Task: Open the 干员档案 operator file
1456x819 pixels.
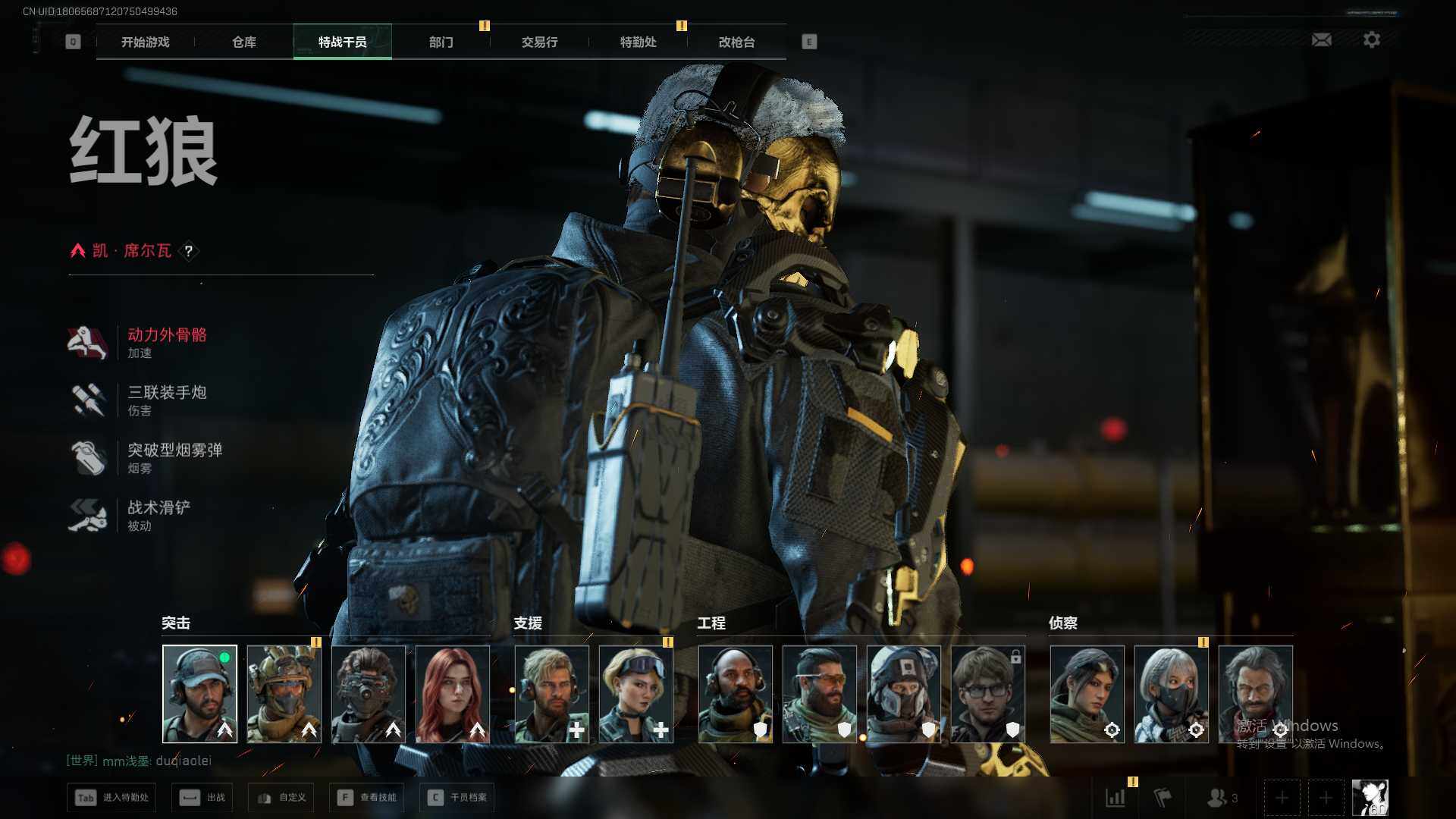Action: point(457,798)
